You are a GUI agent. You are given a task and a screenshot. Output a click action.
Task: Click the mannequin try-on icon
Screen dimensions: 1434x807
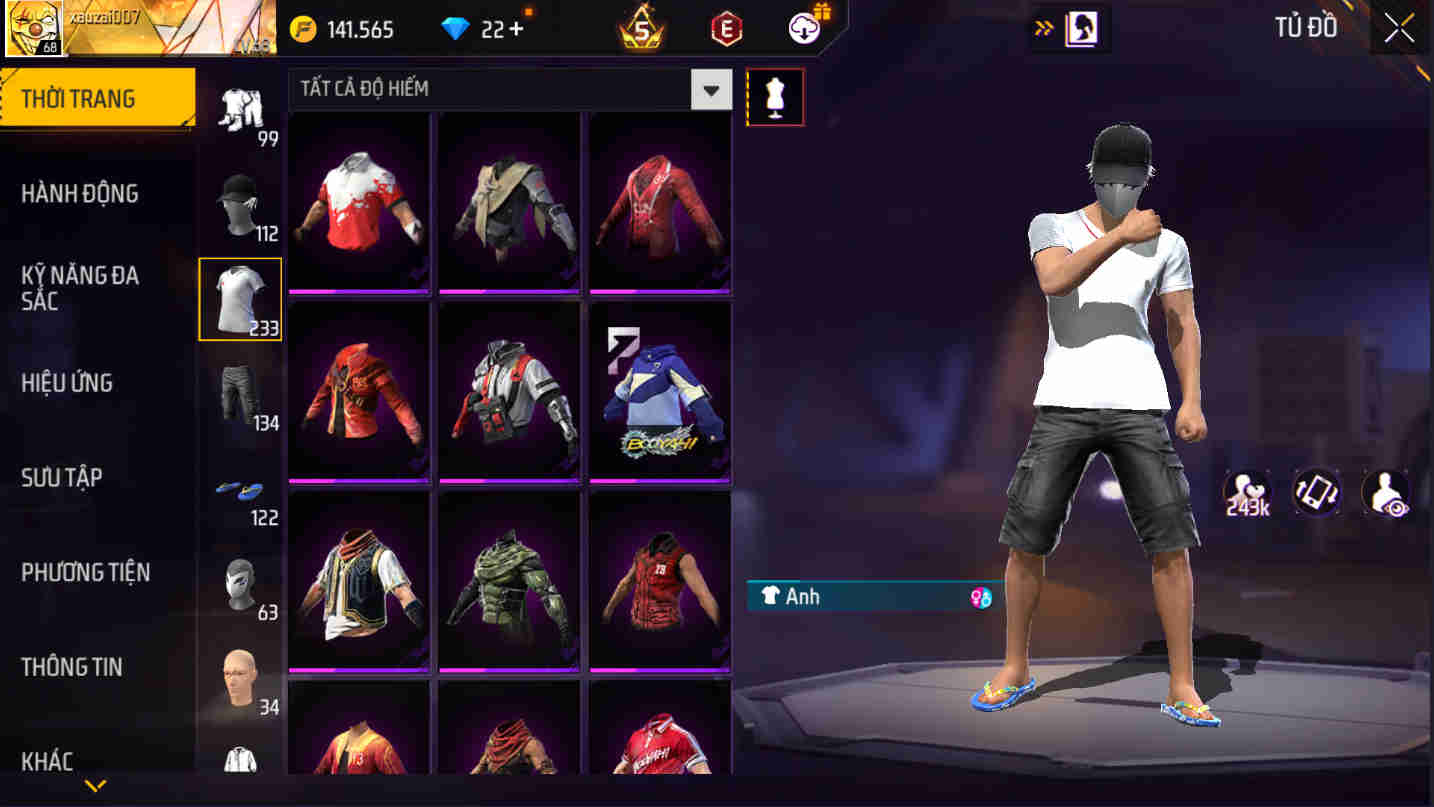(776, 96)
